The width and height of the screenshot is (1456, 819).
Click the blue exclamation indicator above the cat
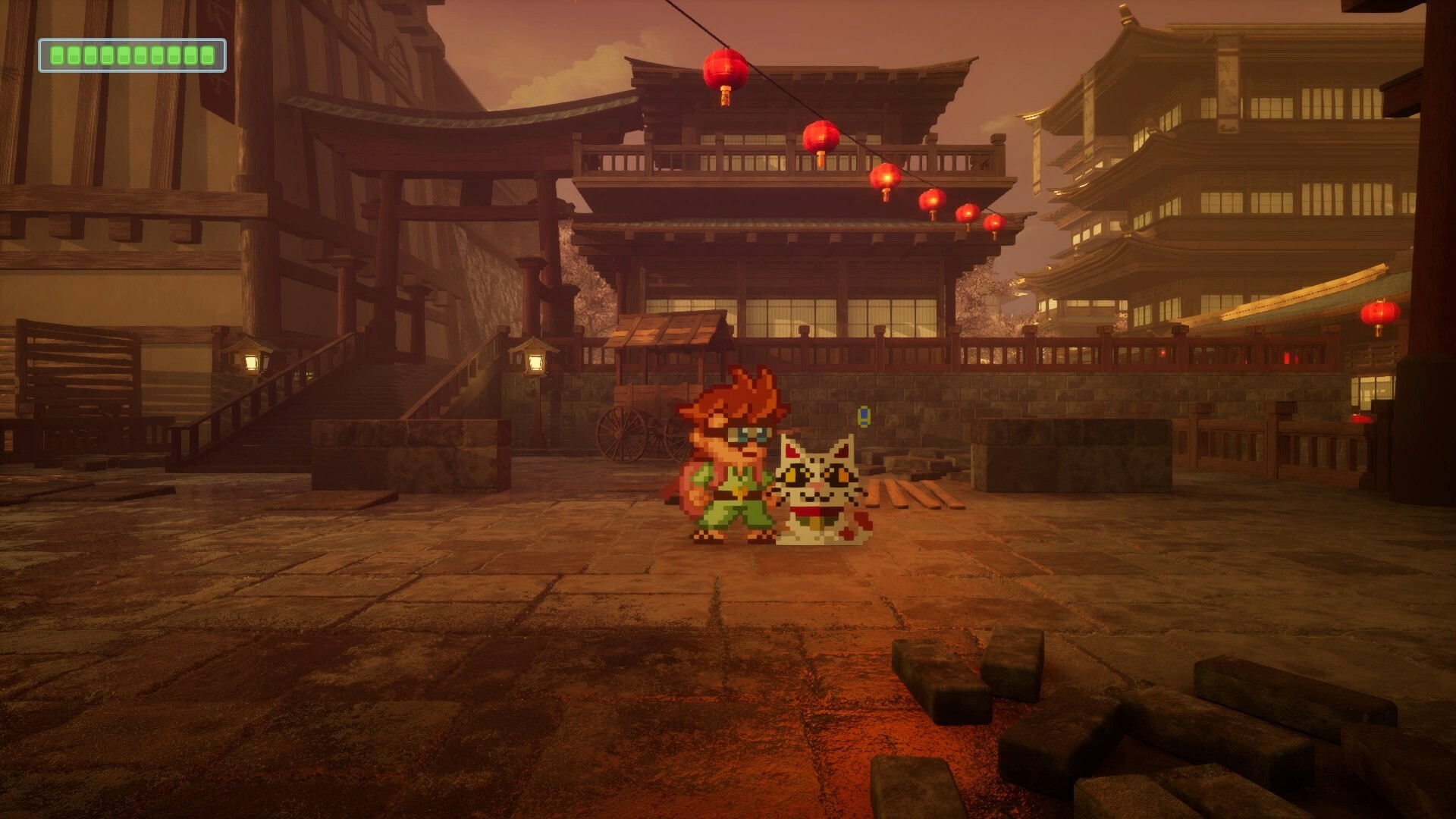pos(864,416)
